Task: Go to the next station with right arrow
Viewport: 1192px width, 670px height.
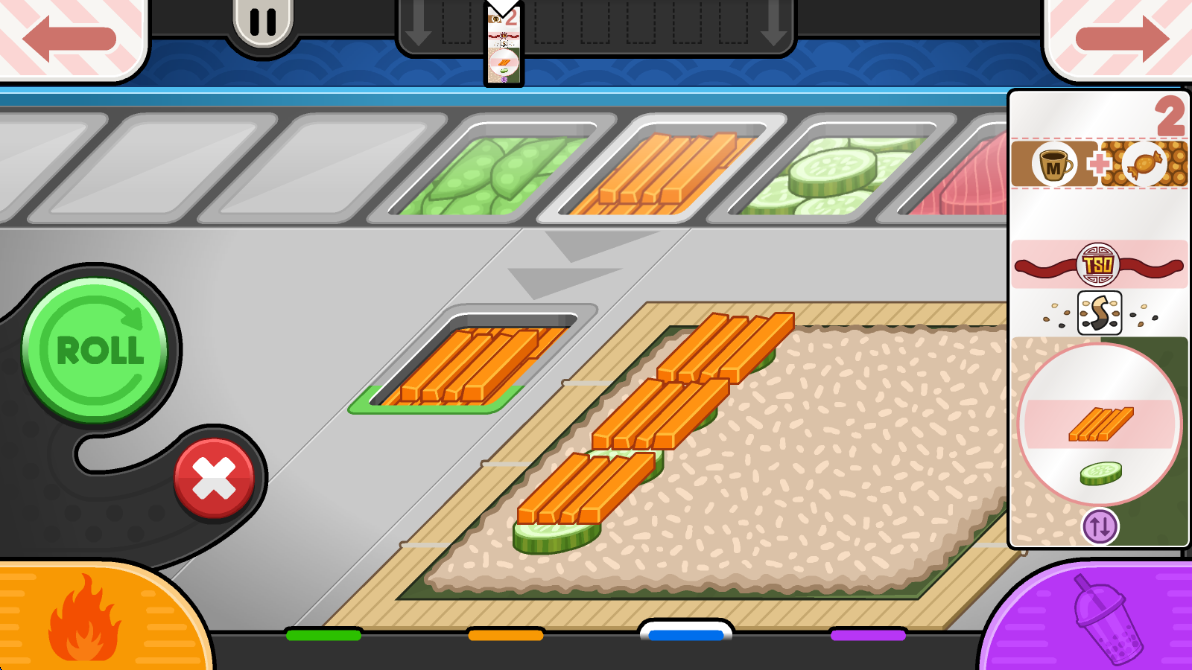Action: point(1120,38)
